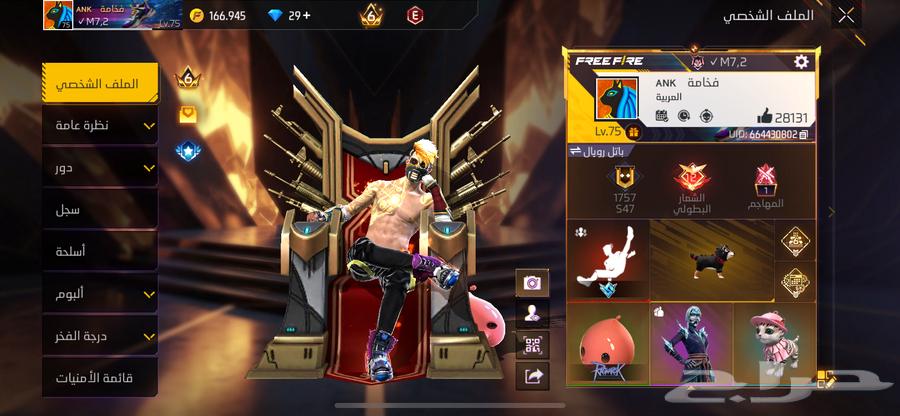The image size is (900, 416).
Task: Share the profile with the arrow button
Action: 532,376
